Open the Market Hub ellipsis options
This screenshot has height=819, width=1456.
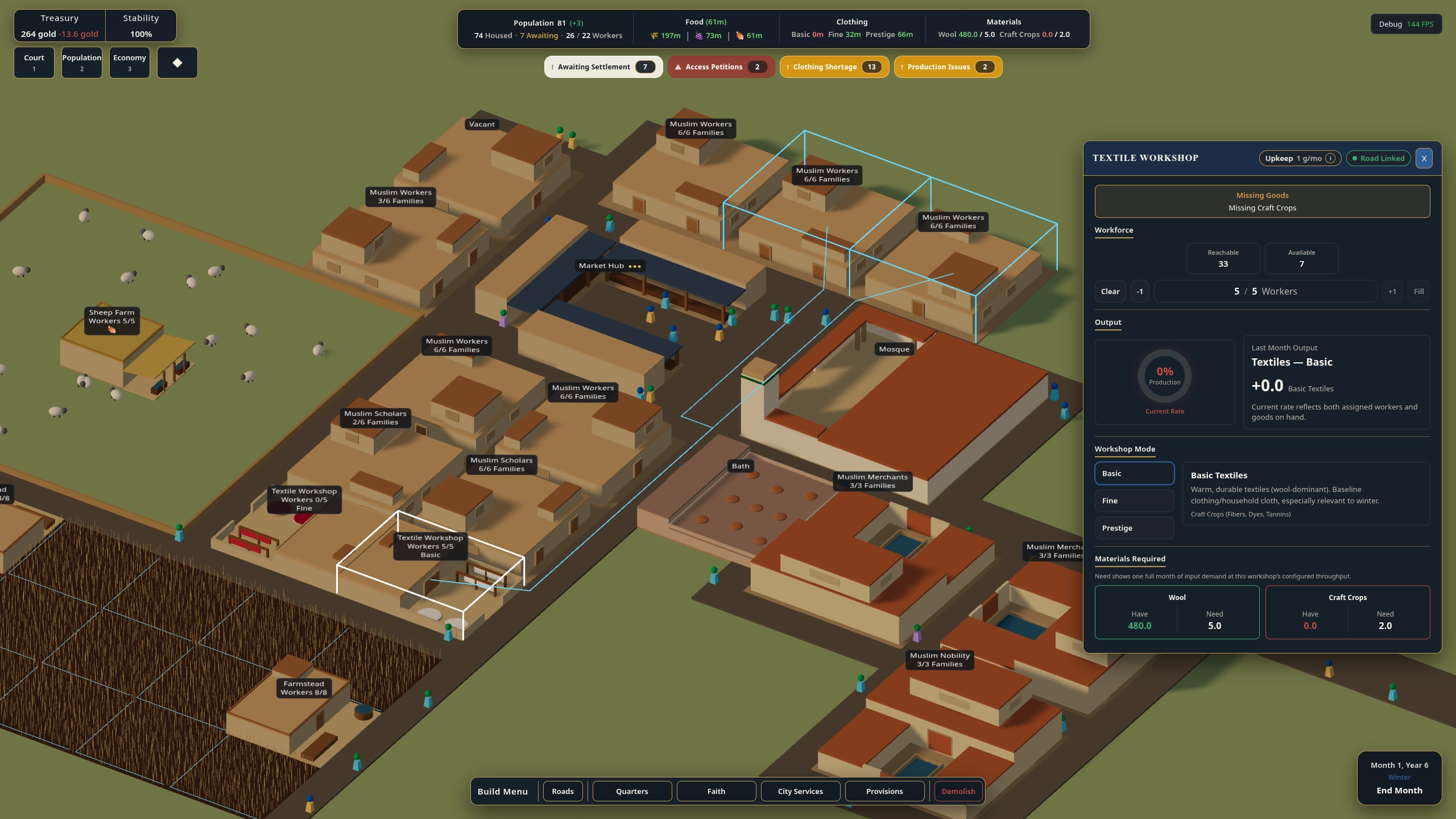pos(635,266)
